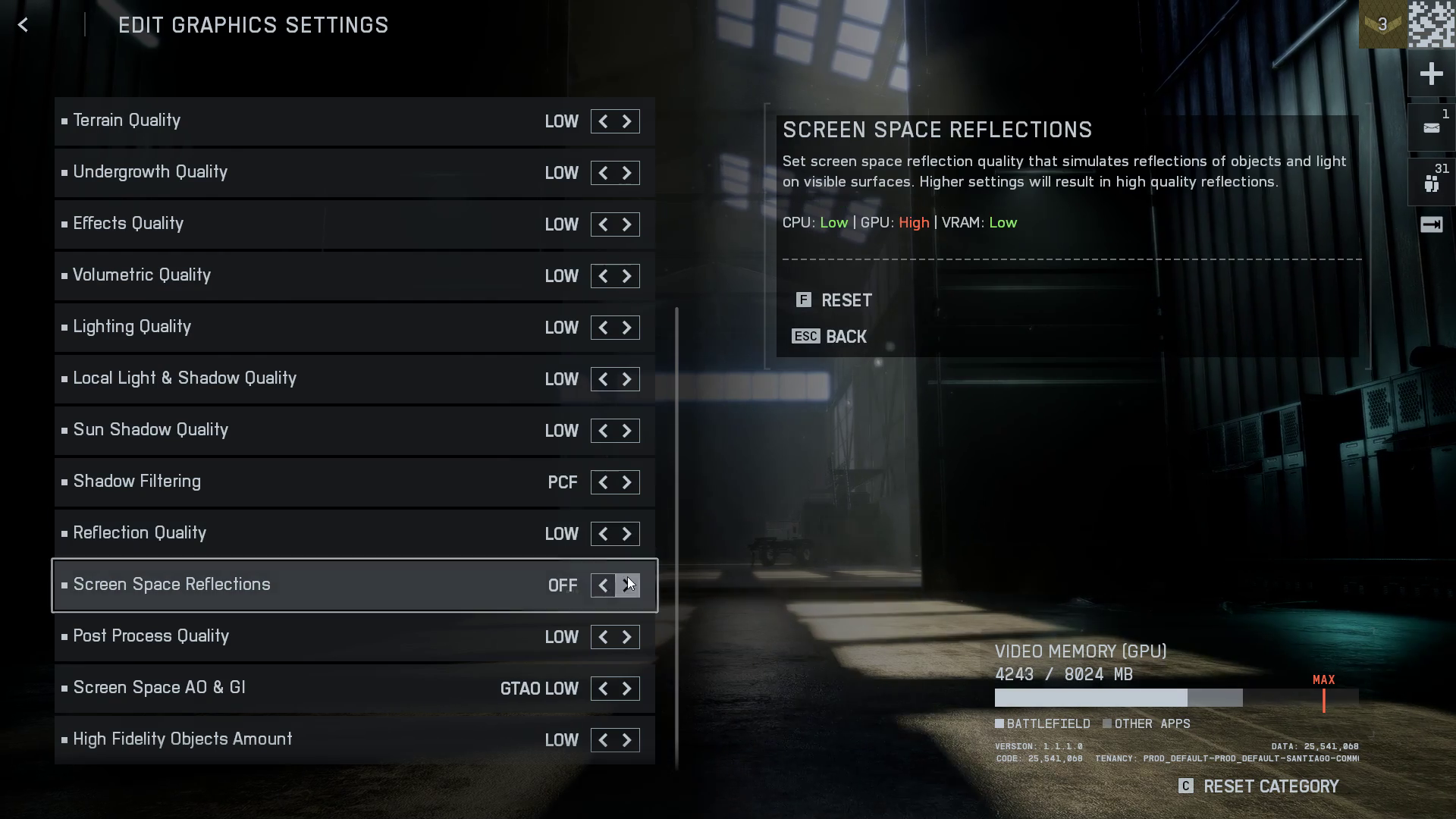
Task: Open the squad members icon showing 31
Action: pos(1431,183)
